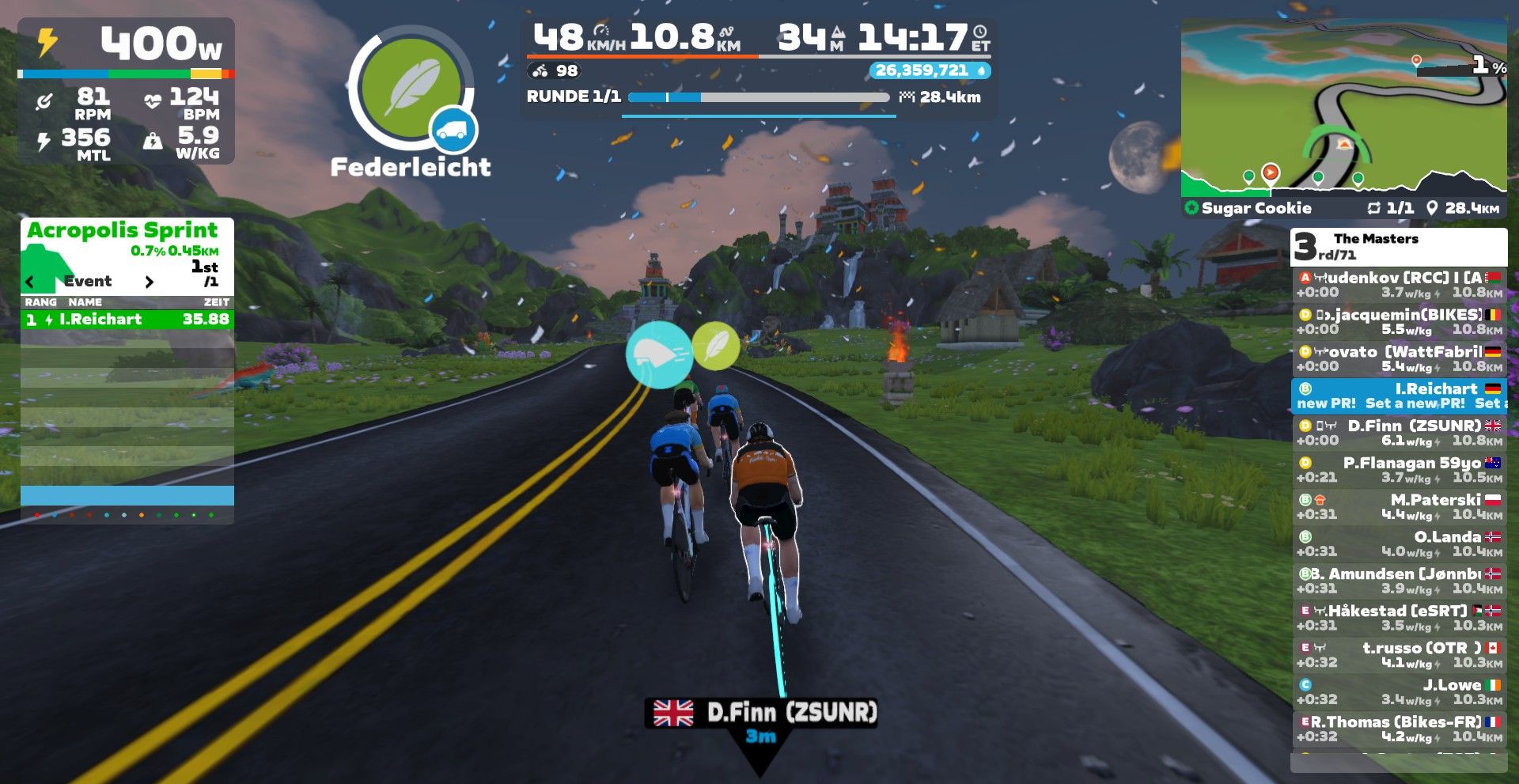Click the blue van badge on power-up
Viewport: 1519px width, 784px height.
(453, 131)
